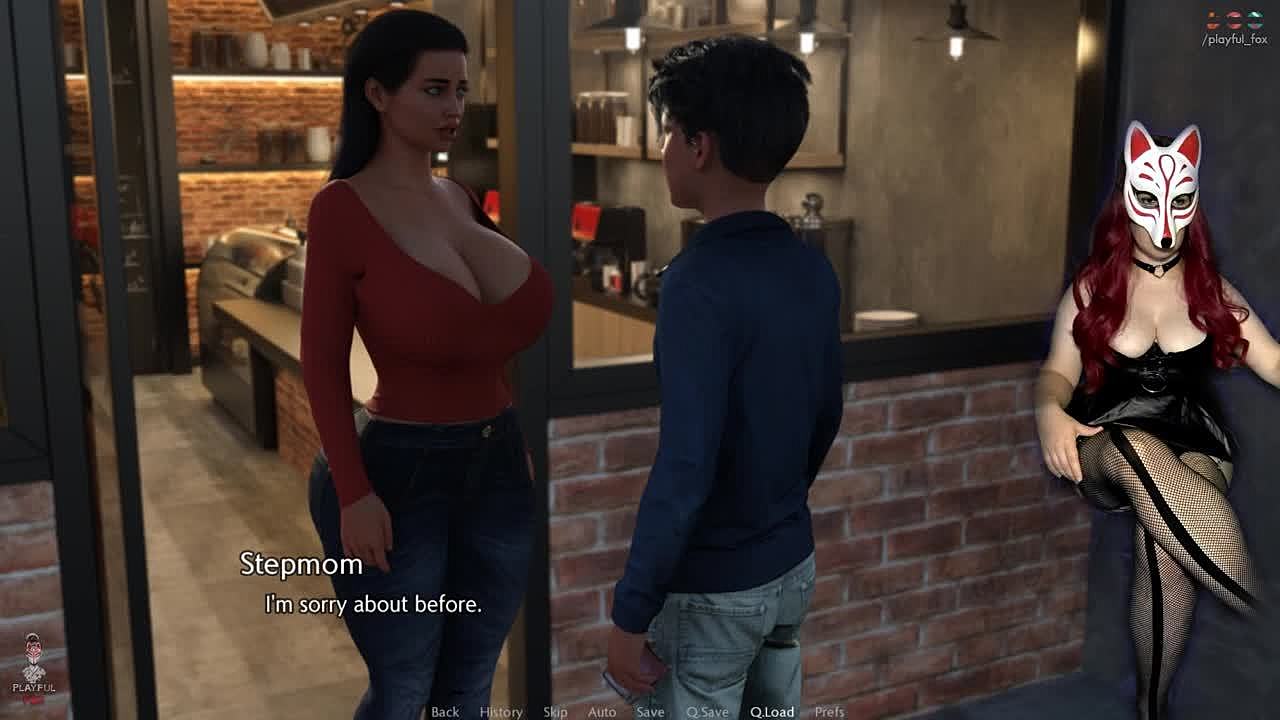
Task: Open the Save menu
Action: click(x=650, y=712)
